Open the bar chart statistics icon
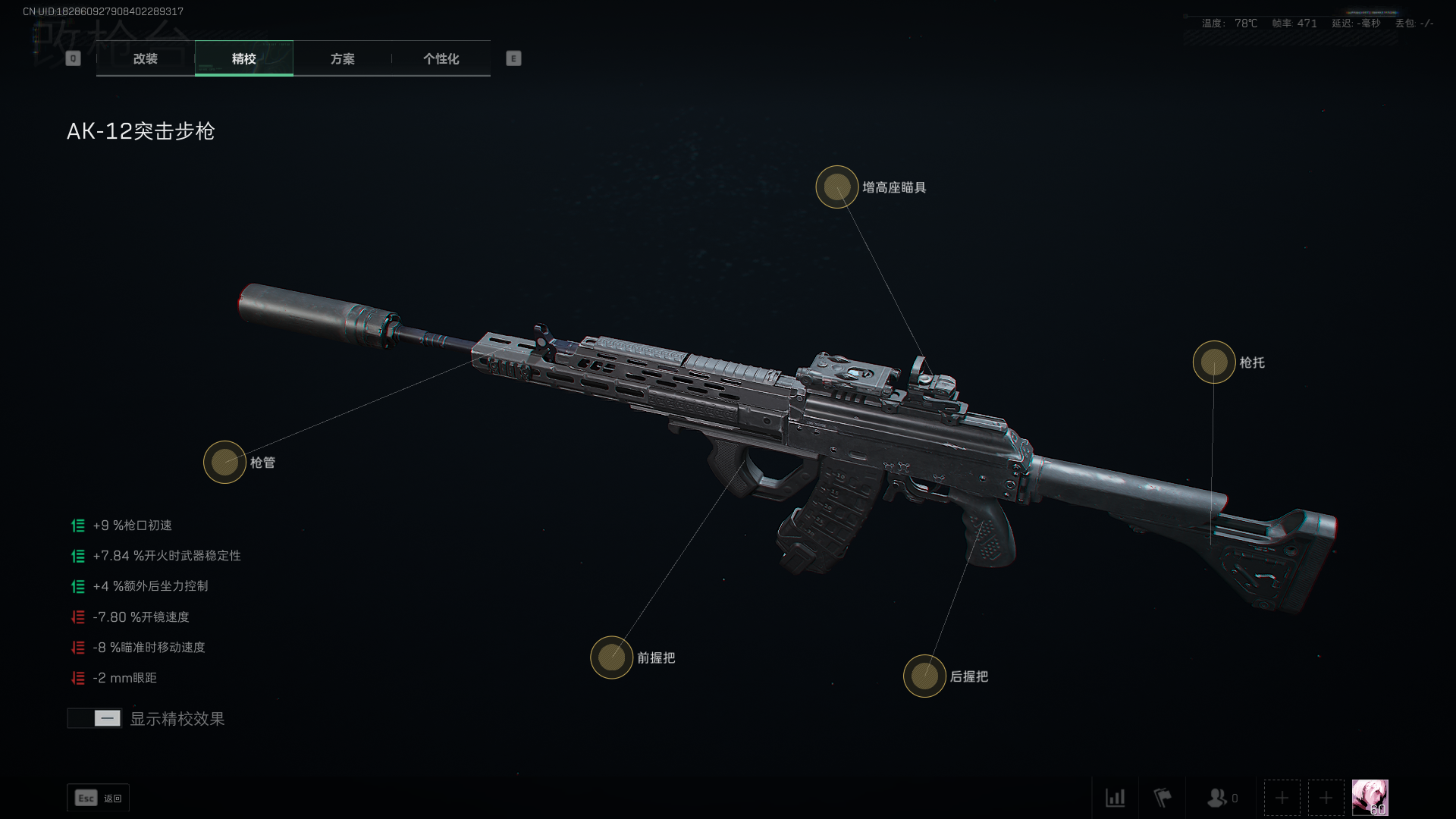The width and height of the screenshot is (1456, 819). pos(1115,798)
